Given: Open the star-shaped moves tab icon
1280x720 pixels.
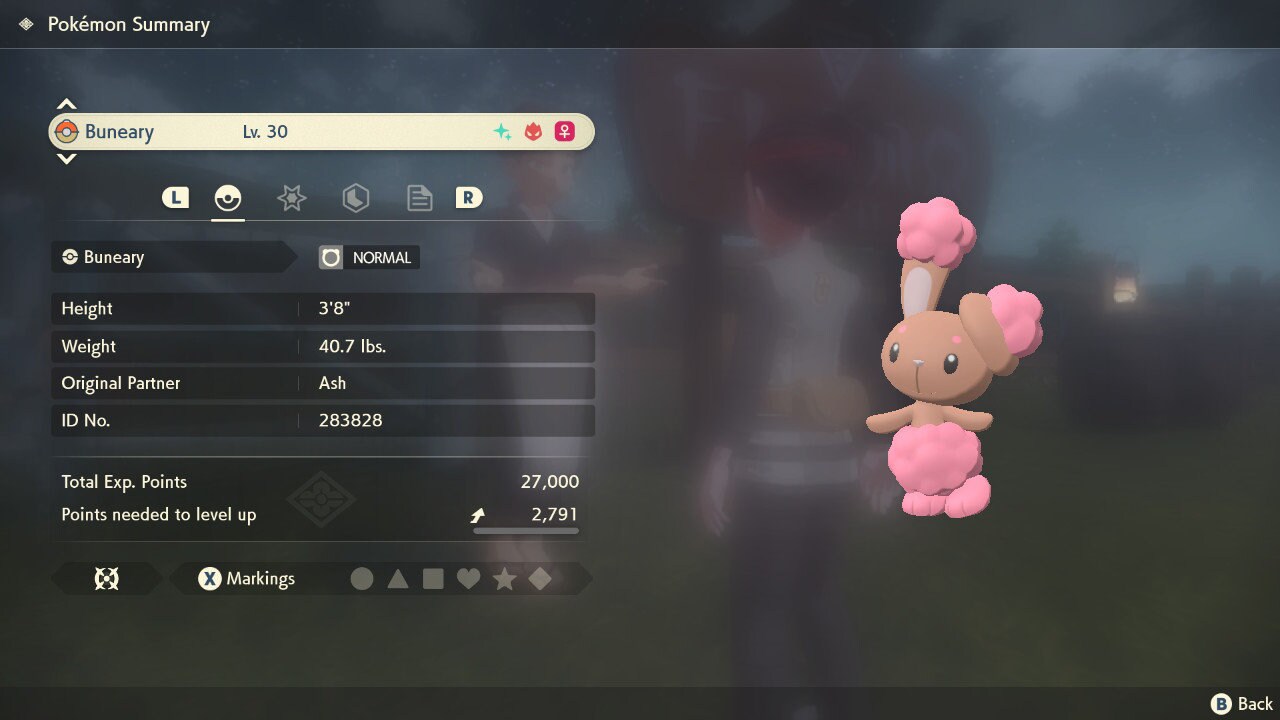Looking at the screenshot, I should 291,197.
